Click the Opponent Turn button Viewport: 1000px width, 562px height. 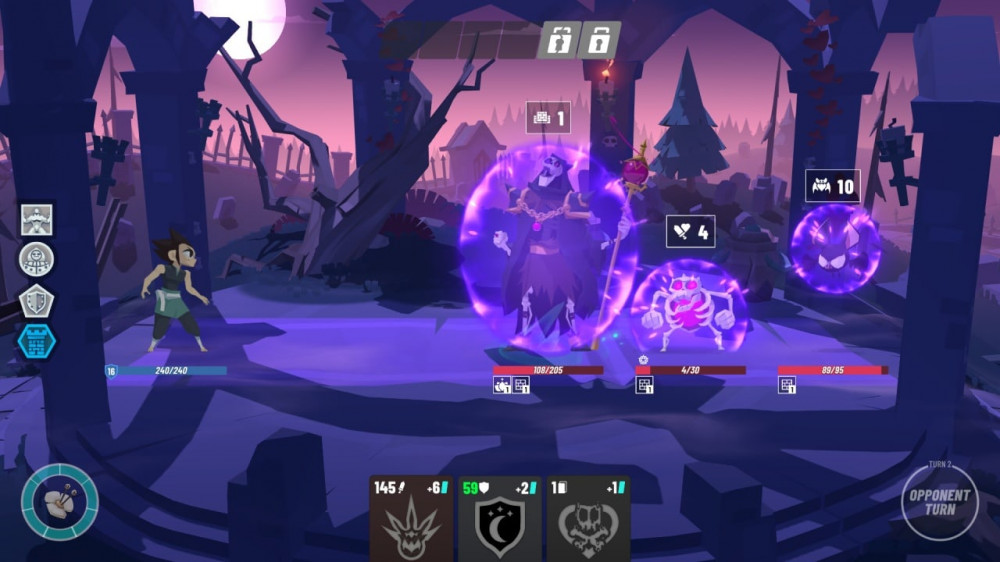939,502
